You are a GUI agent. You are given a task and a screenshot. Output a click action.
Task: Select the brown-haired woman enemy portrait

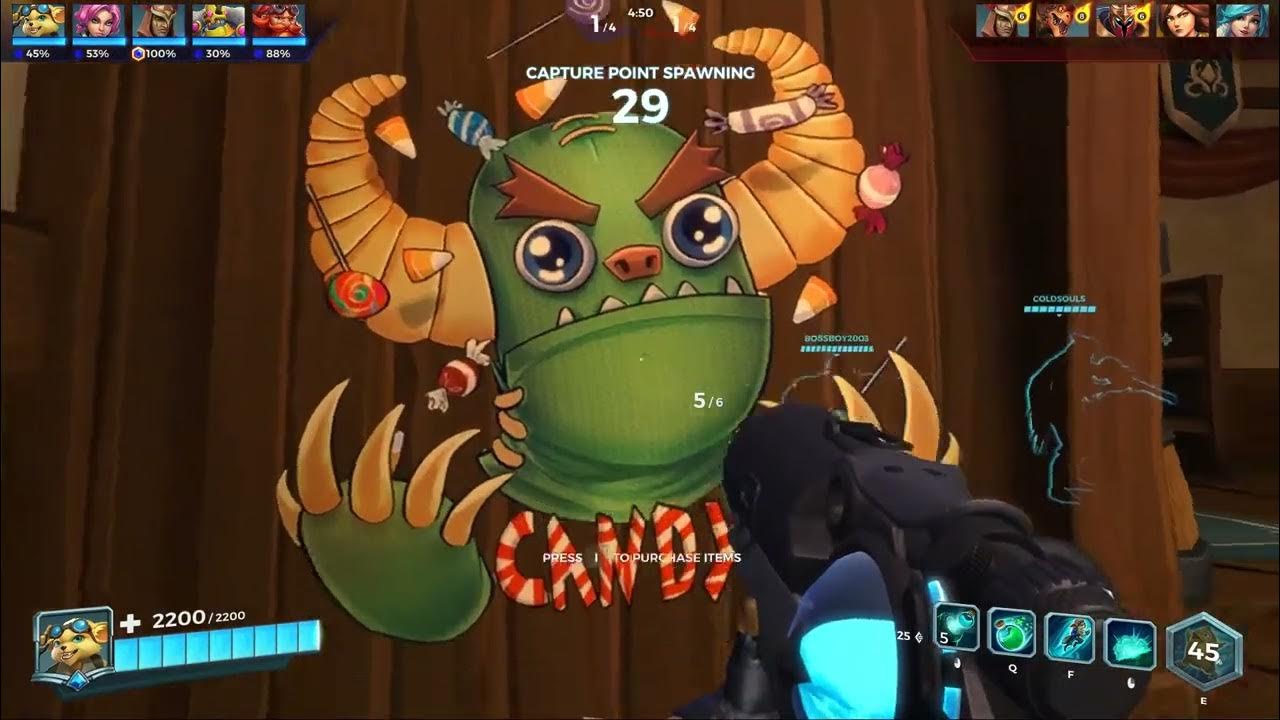pyautogui.click(x=1182, y=20)
